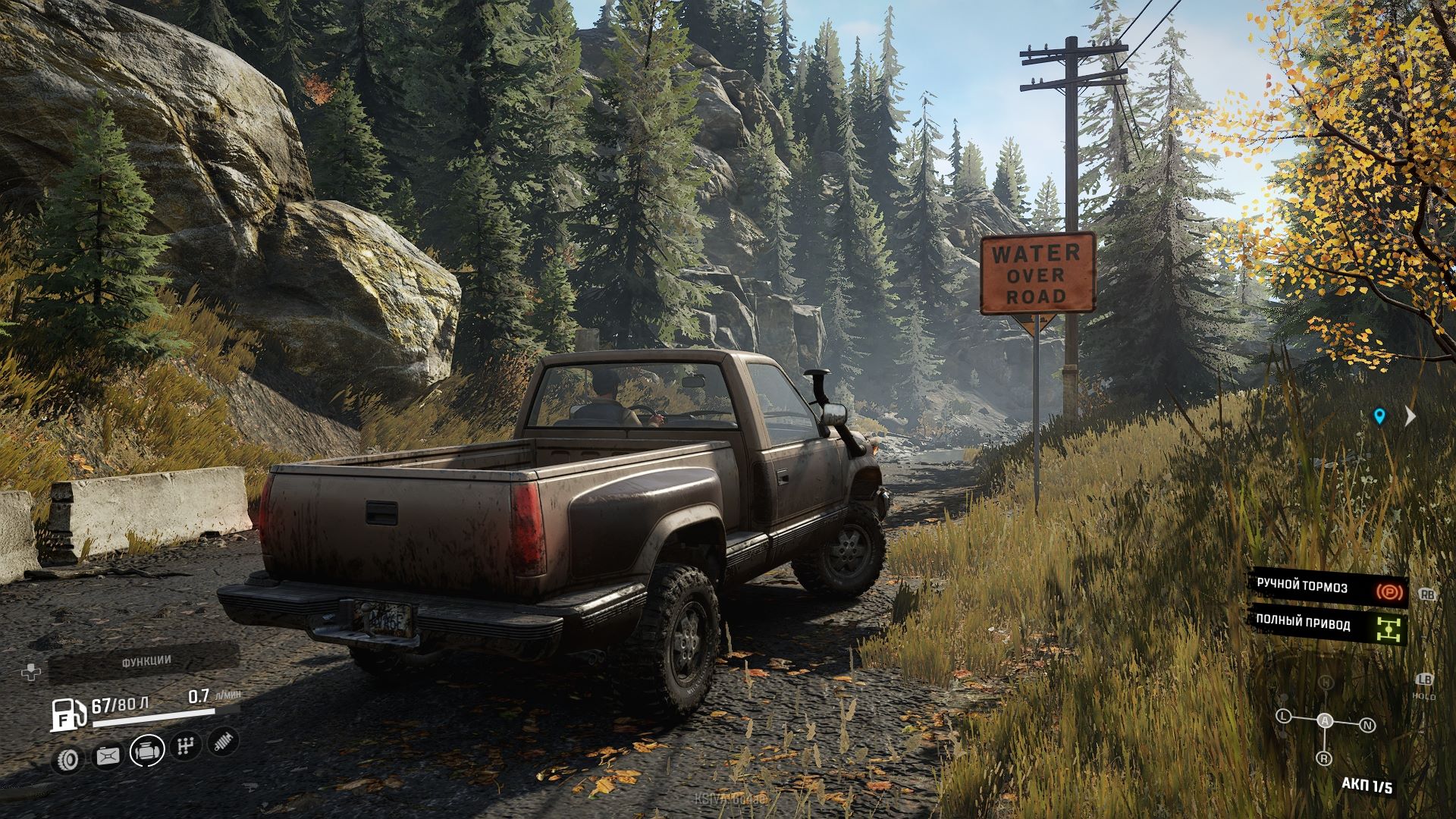
Task: Toggle the Ручной тормоз handbrake
Action: coord(1329,586)
